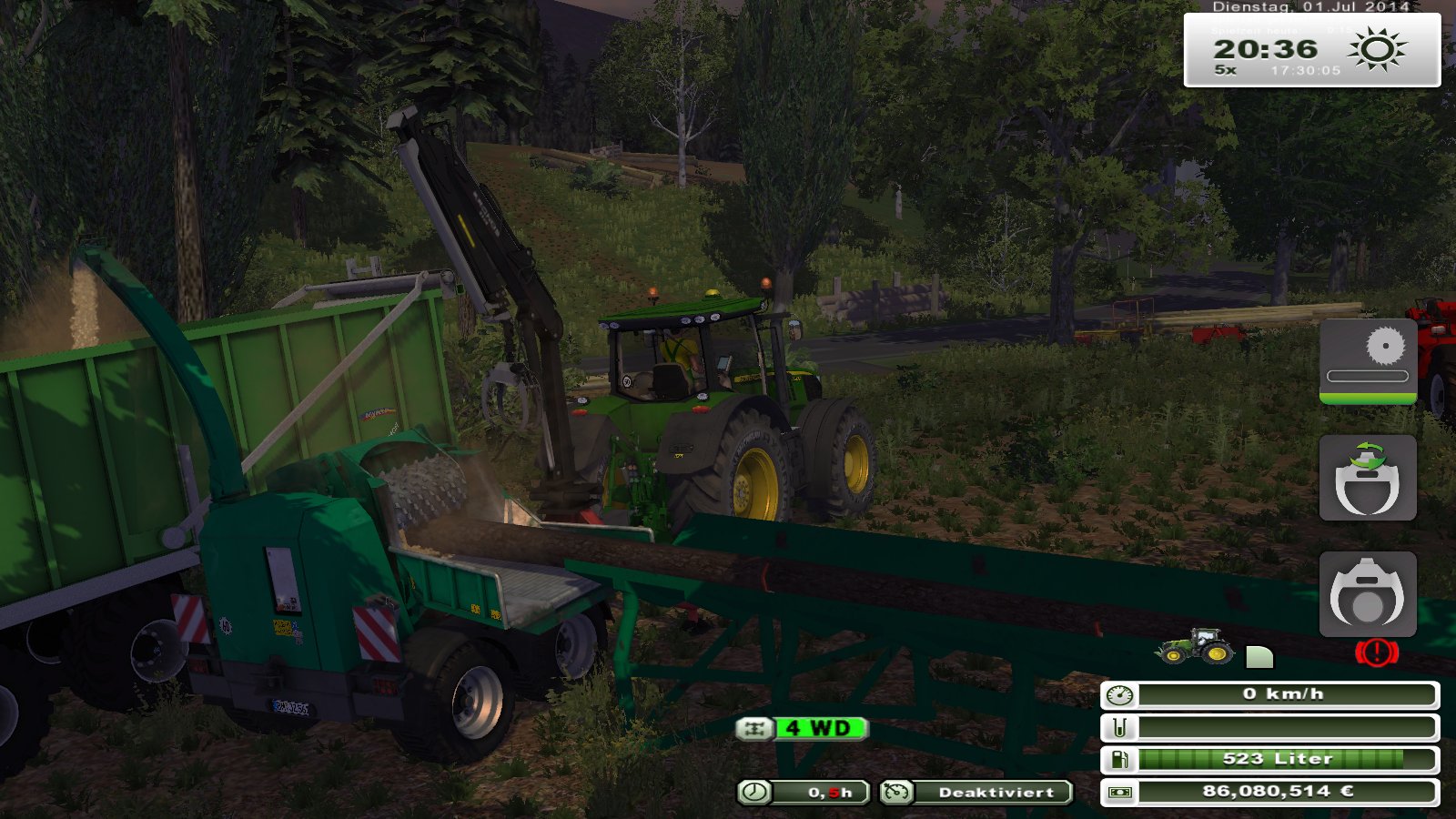Screen dimensions: 1456x819
Task: Toggle the cruise control Deaktiviert indicator
Action: pos(976,792)
